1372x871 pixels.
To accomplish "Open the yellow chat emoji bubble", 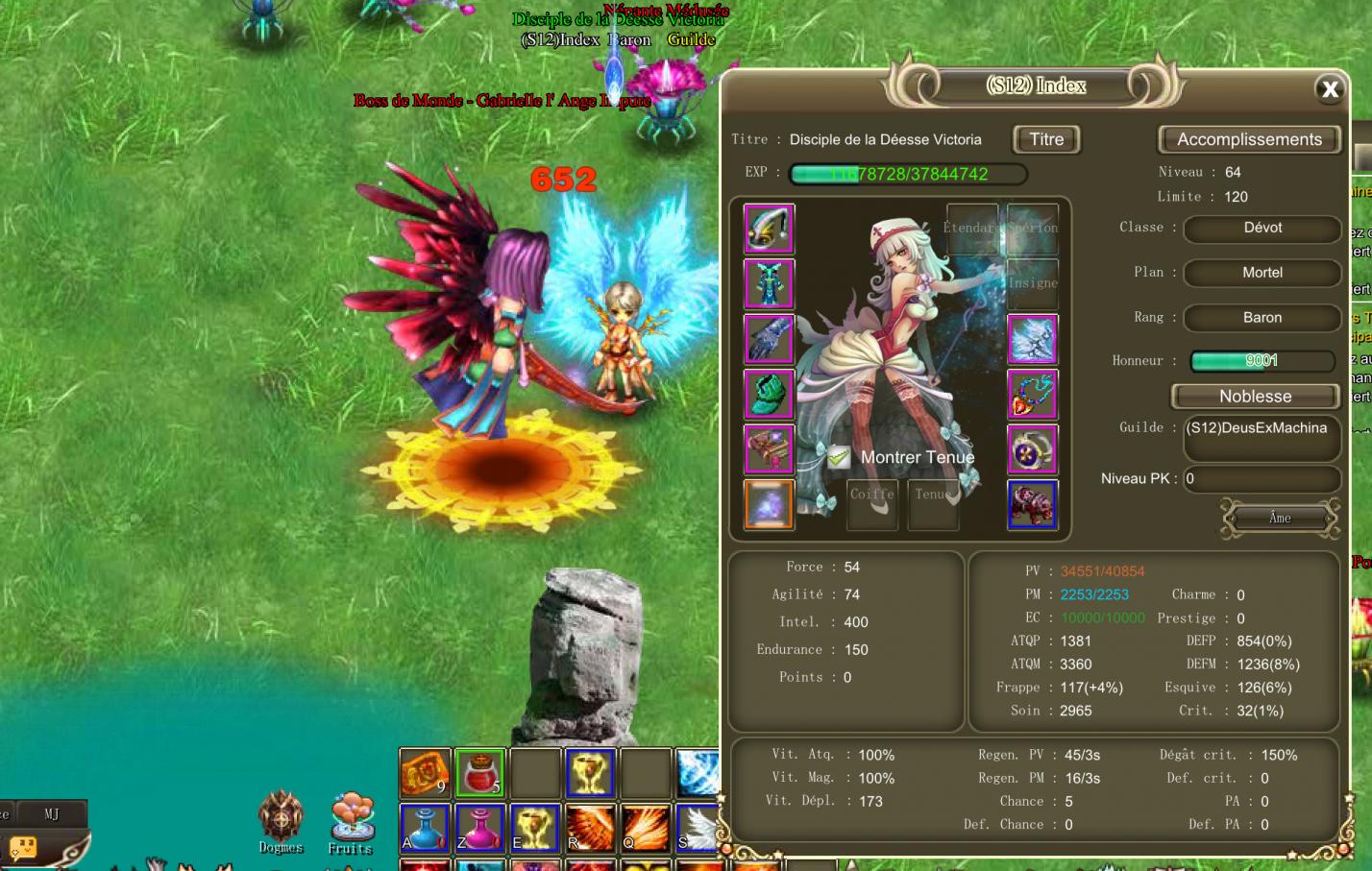I will coord(23,848).
